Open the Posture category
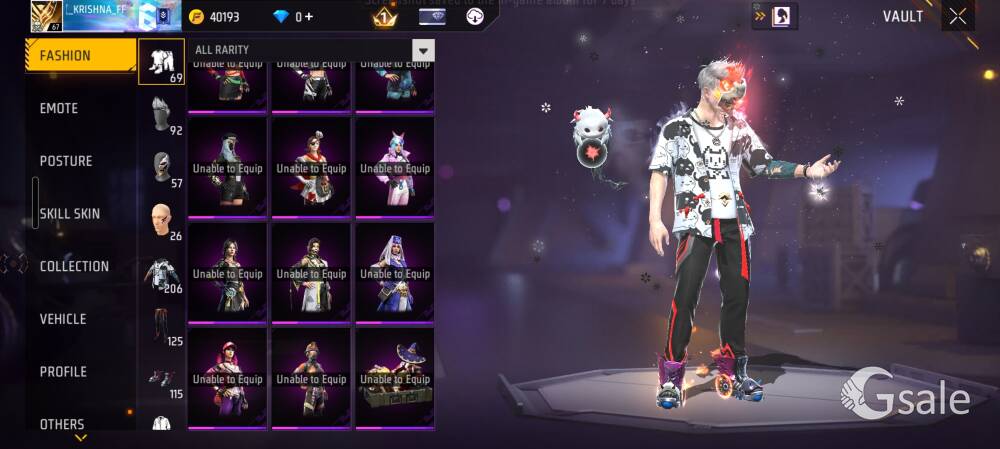Viewport: 1000px width, 449px height. [66, 161]
